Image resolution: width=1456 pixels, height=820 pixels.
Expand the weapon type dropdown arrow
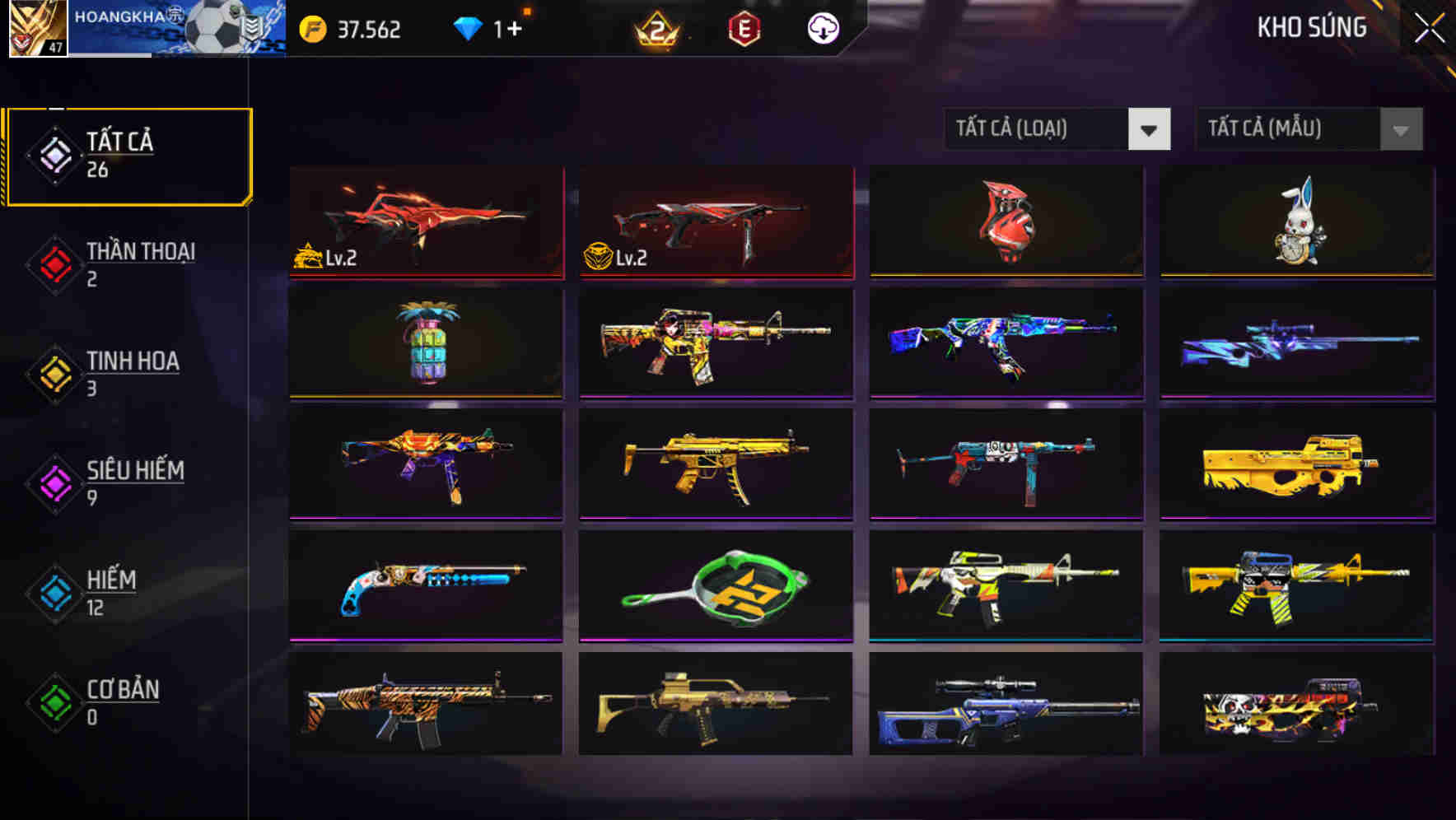coord(1150,129)
